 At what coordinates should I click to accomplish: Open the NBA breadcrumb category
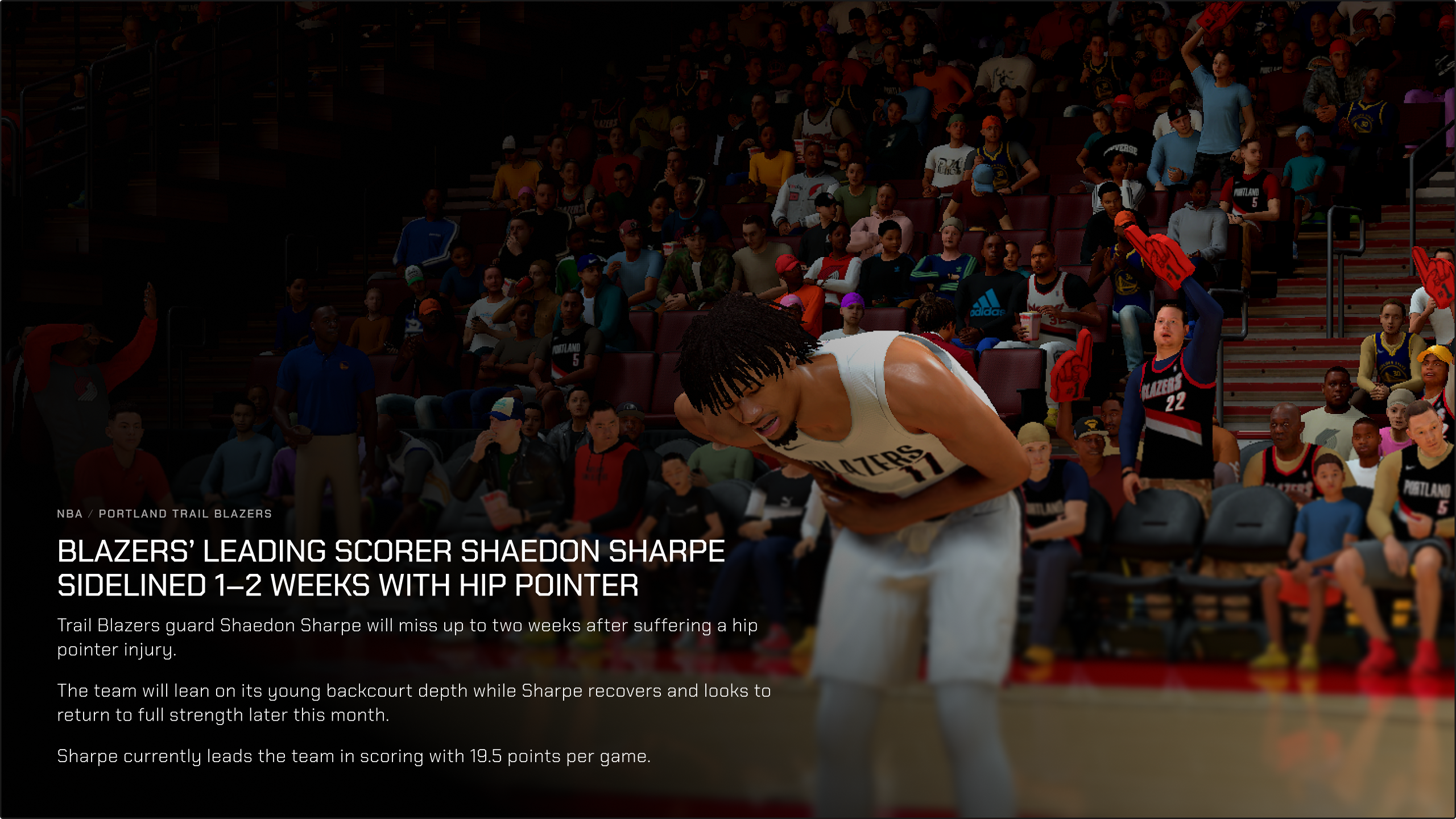pyautogui.click(x=69, y=514)
